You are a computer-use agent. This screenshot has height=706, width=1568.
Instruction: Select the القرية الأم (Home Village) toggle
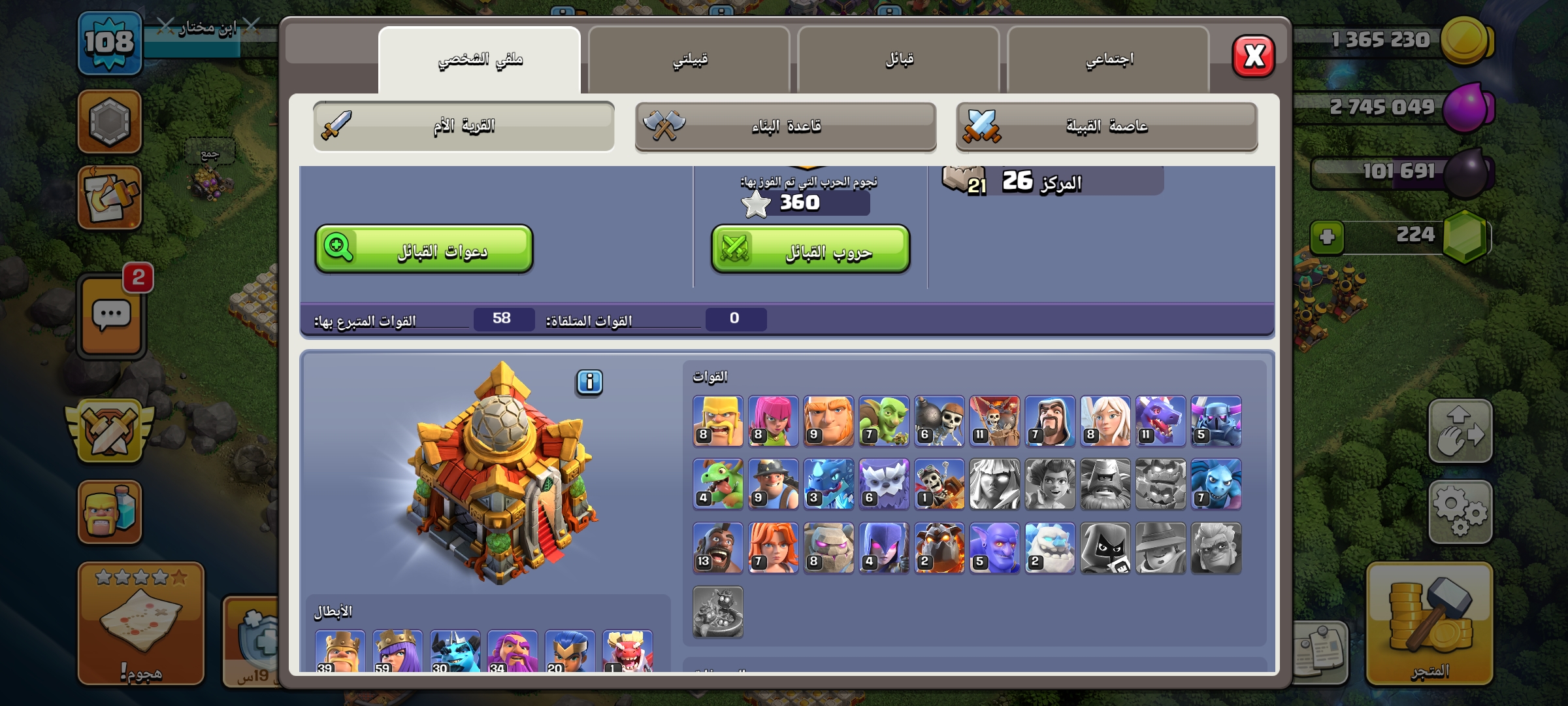click(464, 126)
